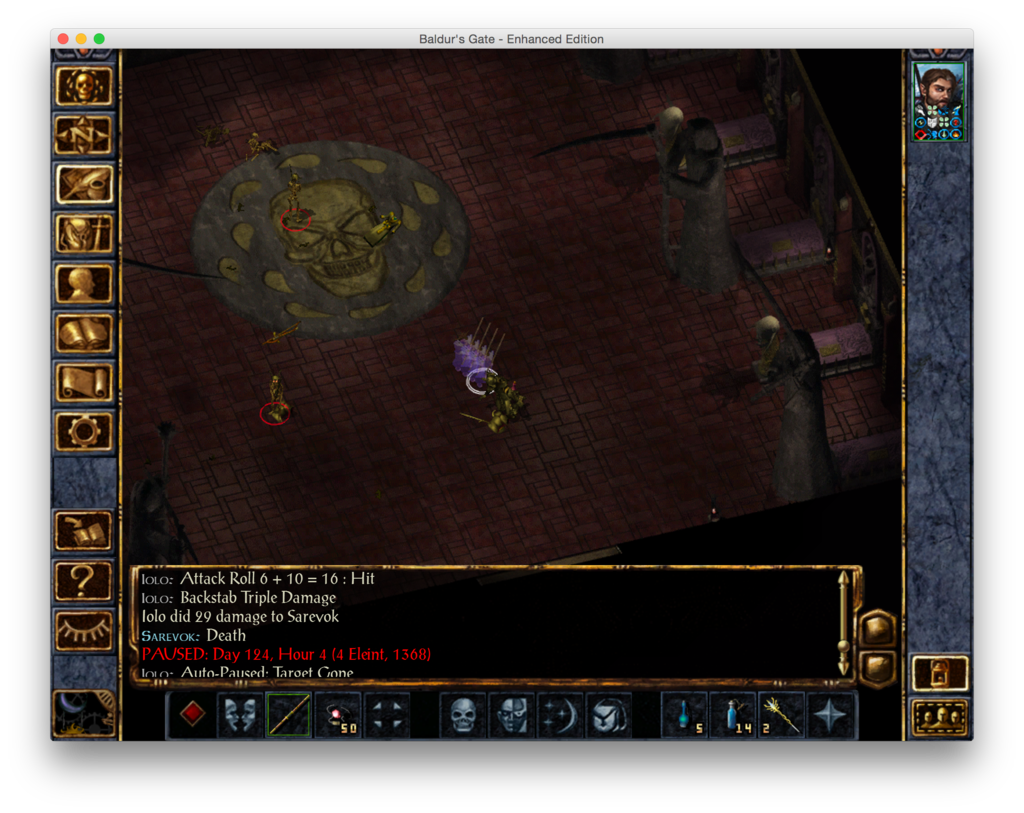Select the sling ammo slot showing 50
This screenshot has width=1024, height=813.
point(337,715)
